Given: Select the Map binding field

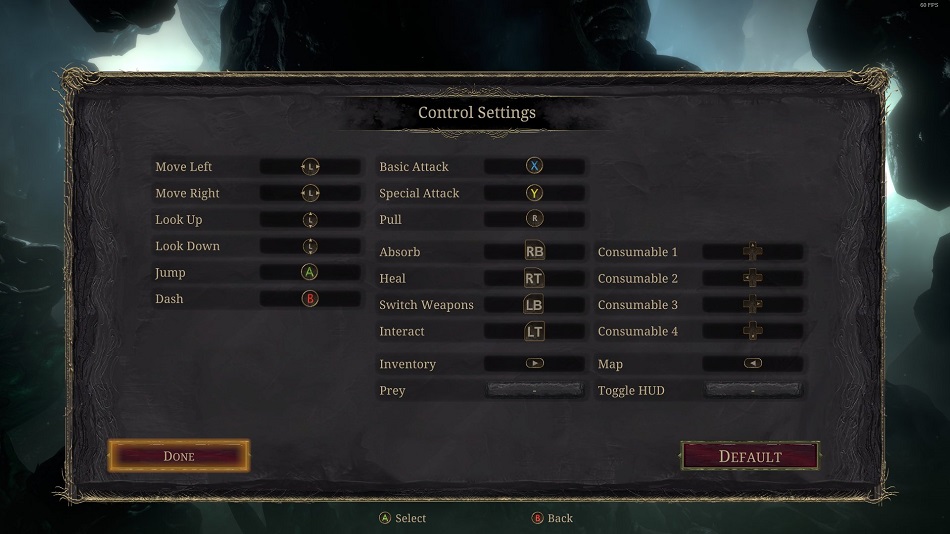Looking at the screenshot, I should click(x=752, y=364).
